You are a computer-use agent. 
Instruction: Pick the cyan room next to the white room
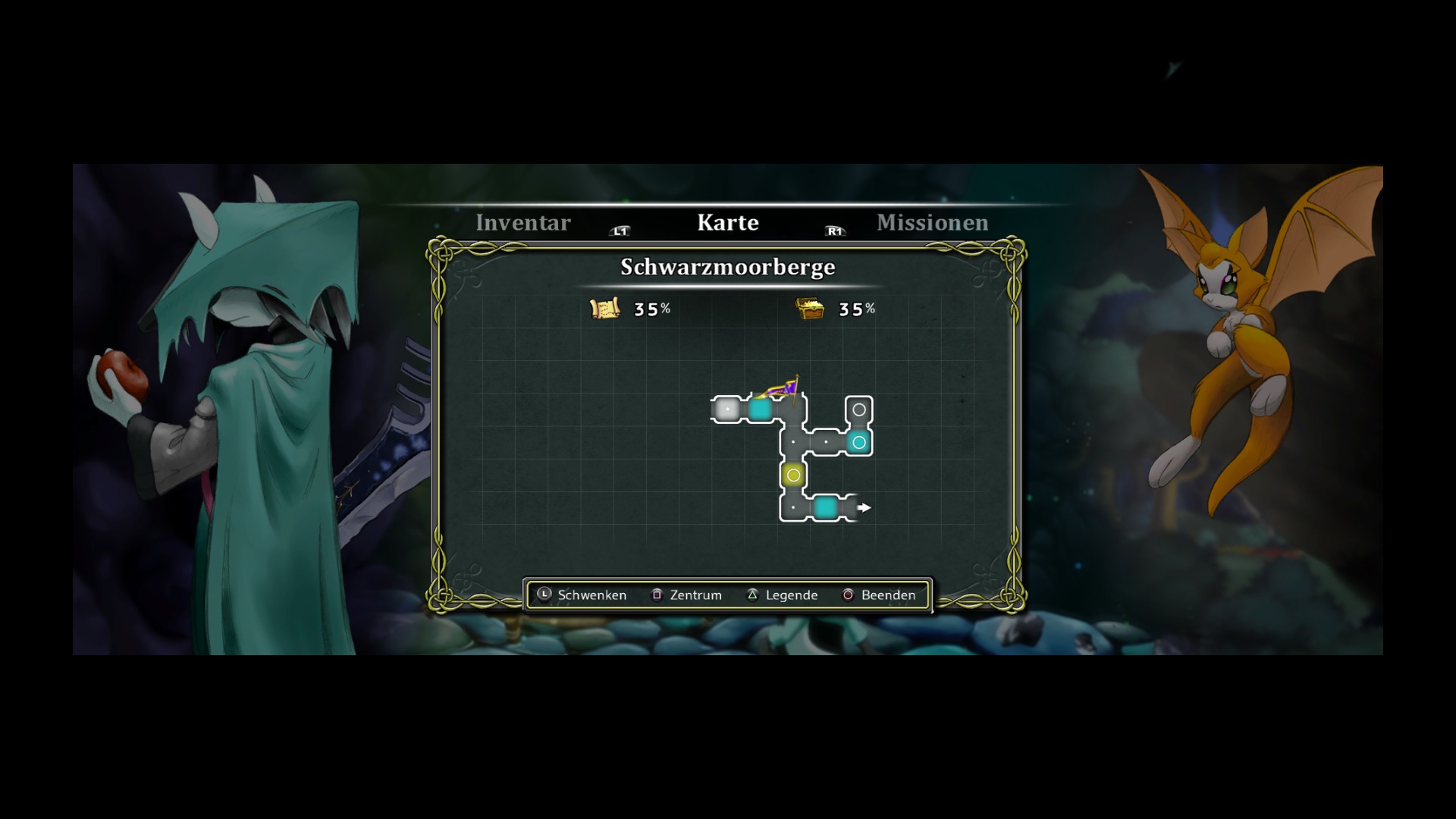(x=760, y=409)
